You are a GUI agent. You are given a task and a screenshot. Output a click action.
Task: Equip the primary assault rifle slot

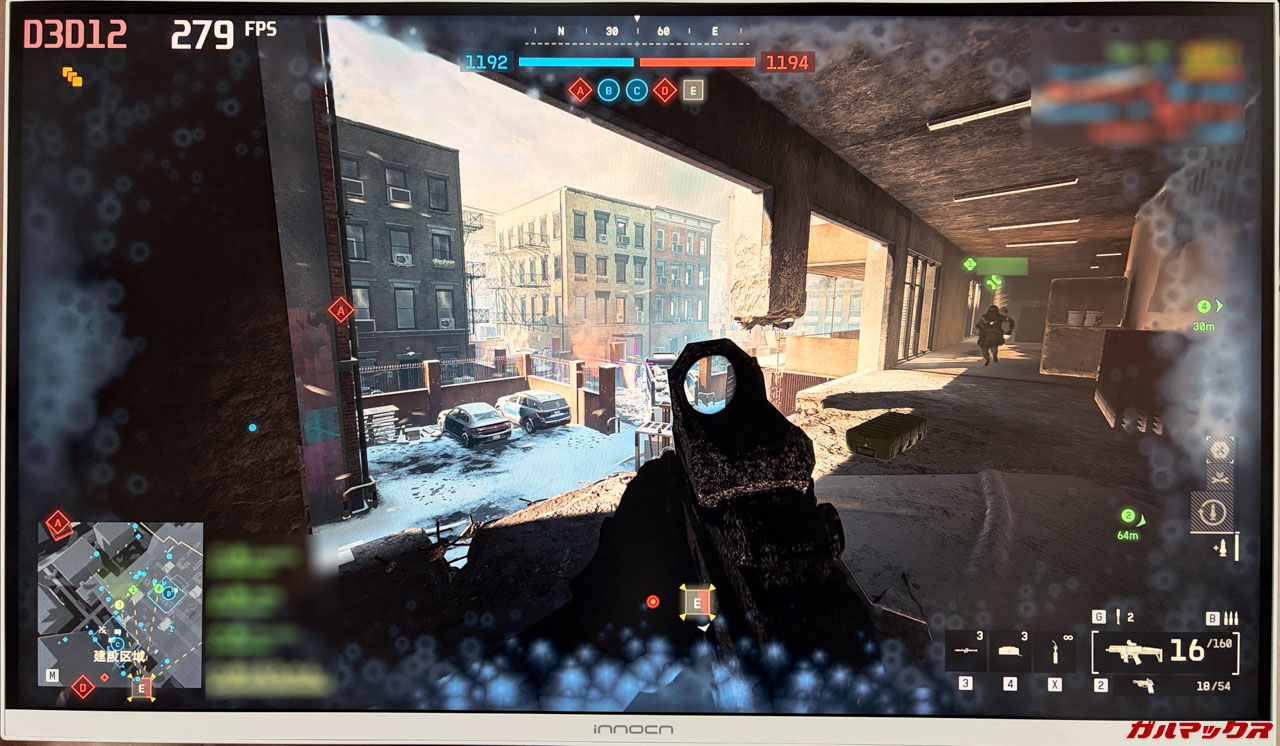point(1166,651)
